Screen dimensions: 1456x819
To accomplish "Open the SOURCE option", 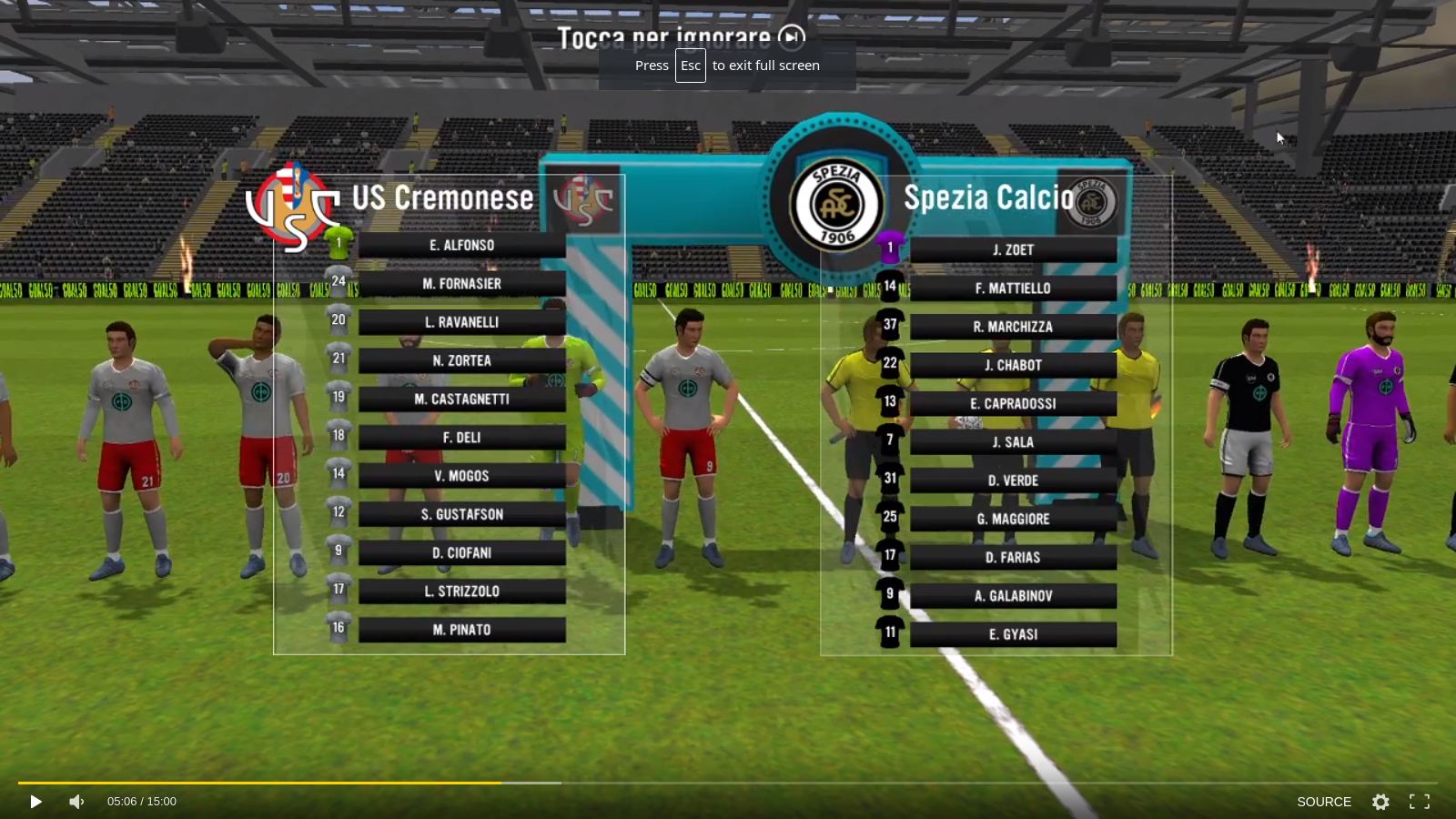I will [x=1323, y=802].
